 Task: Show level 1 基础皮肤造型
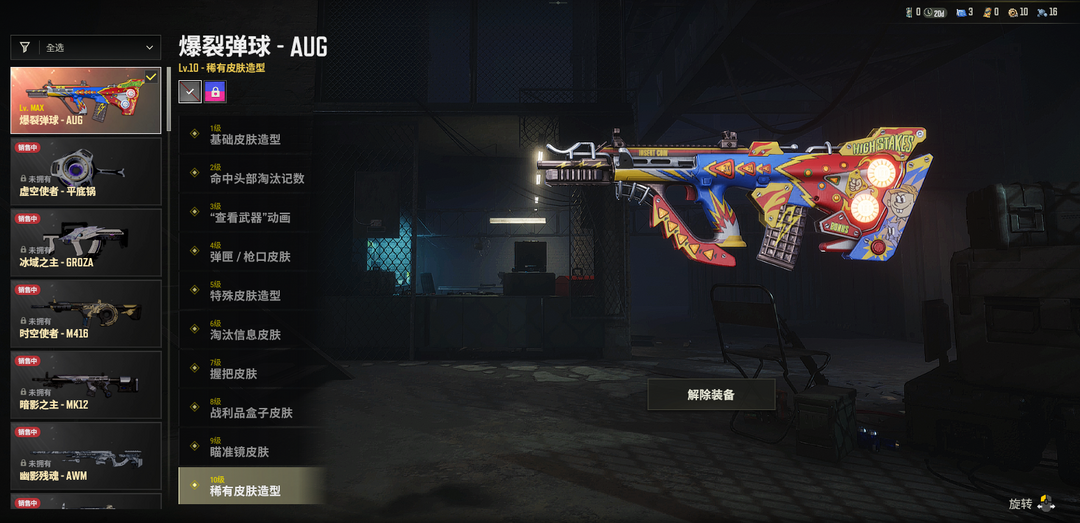coord(250,135)
